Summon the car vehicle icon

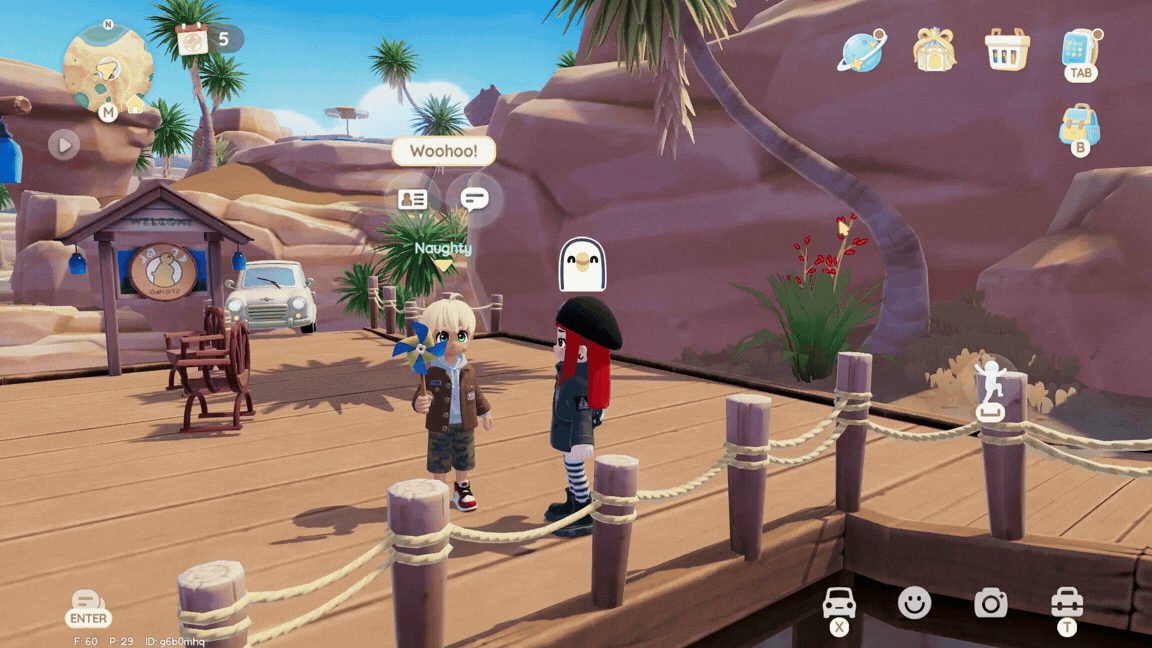[839, 603]
